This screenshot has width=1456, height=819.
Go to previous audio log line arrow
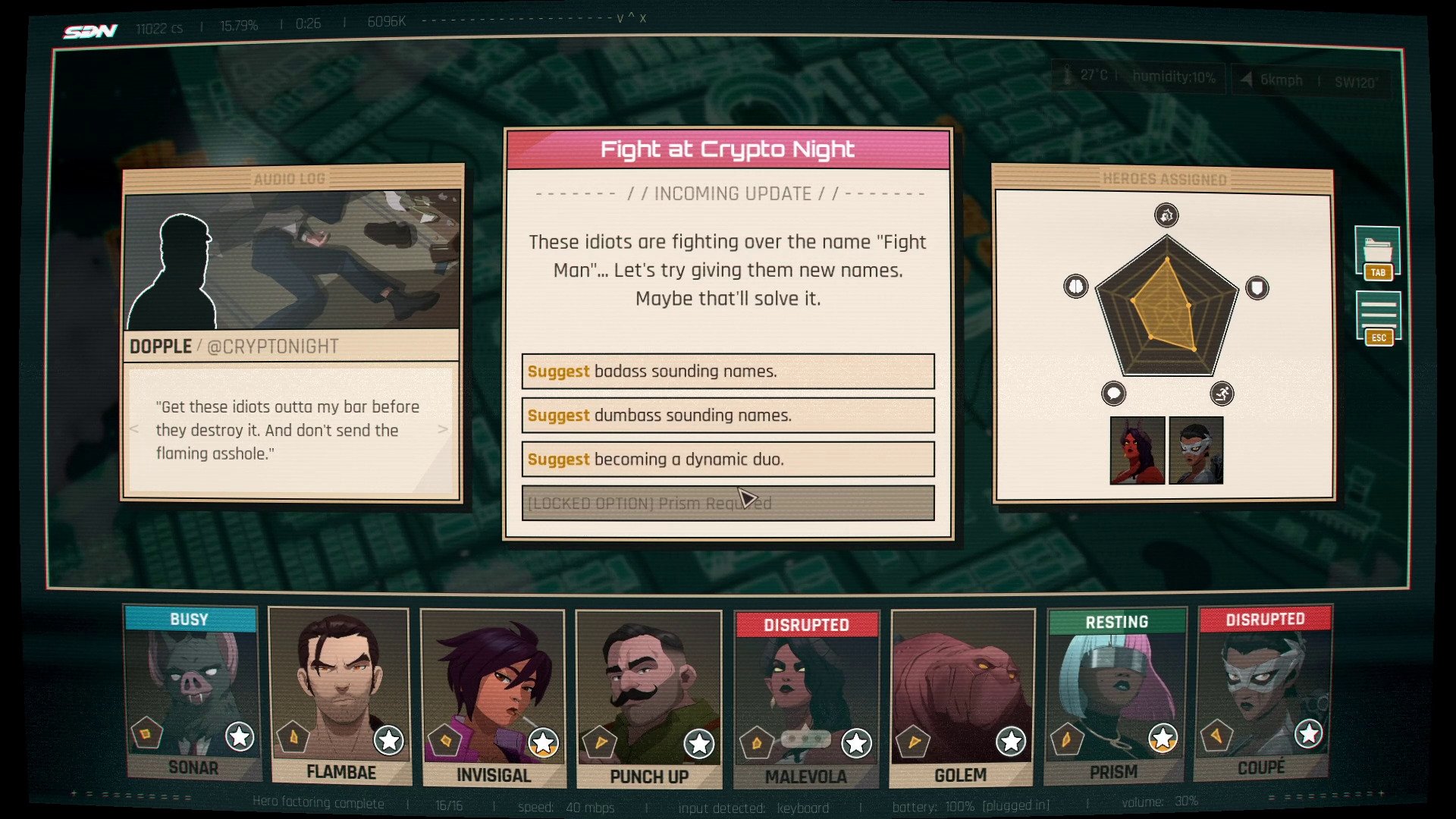(x=134, y=429)
